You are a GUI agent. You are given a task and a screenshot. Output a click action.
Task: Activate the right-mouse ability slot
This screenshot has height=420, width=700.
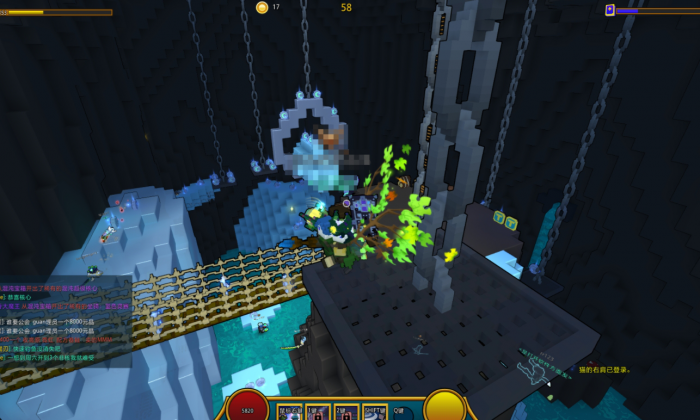pyautogui.click(x=289, y=412)
